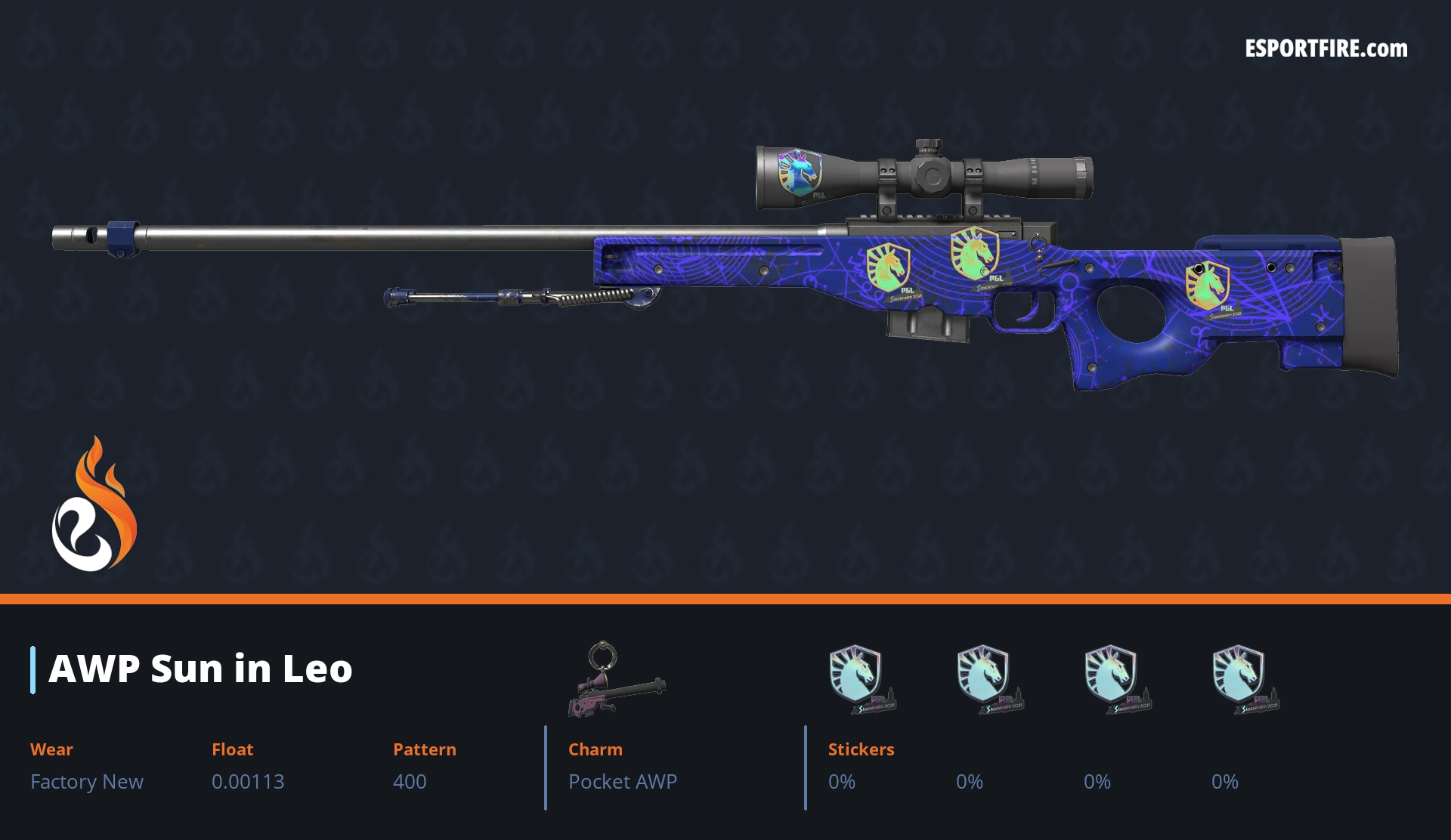
Task: Open the ESPORTFIRE.com site link
Action: coord(1326,49)
